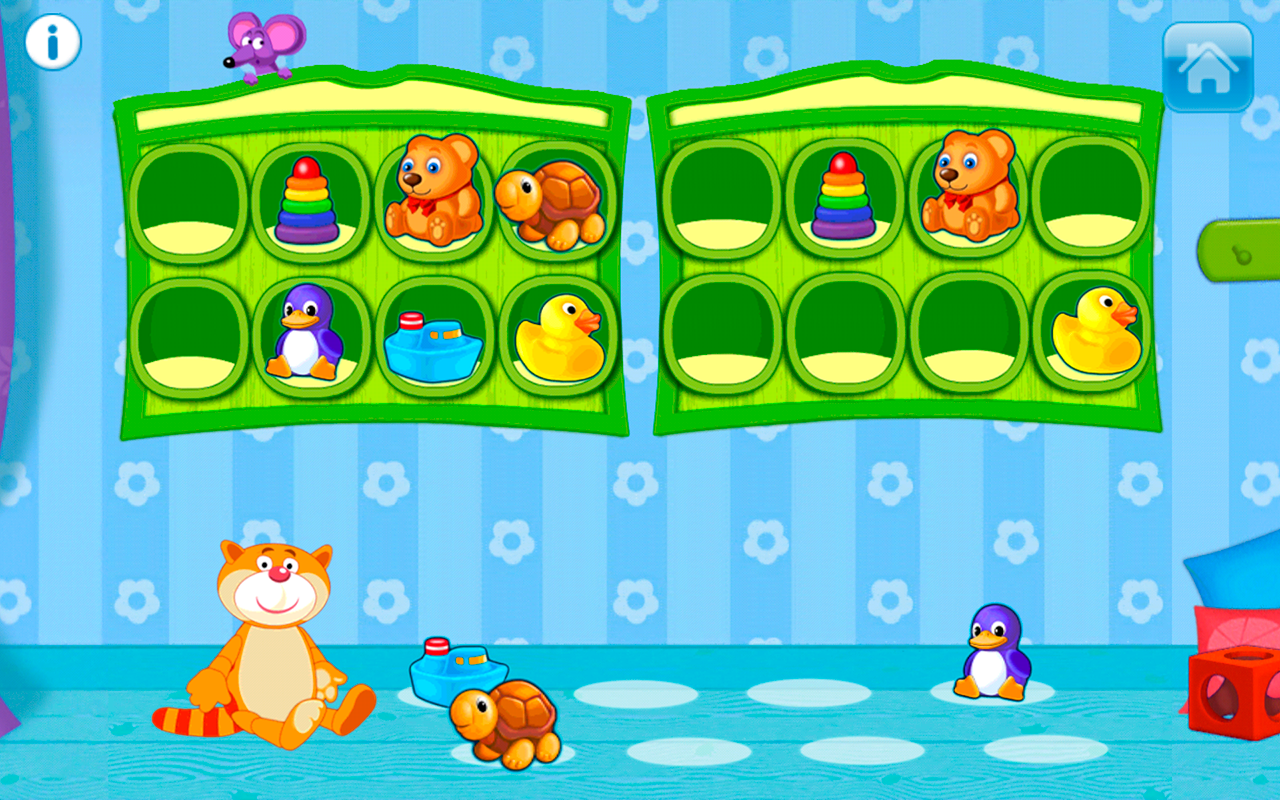1280x800 pixels.
Task: Select the teddy bear on the left shelf
Action: coord(435,190)
